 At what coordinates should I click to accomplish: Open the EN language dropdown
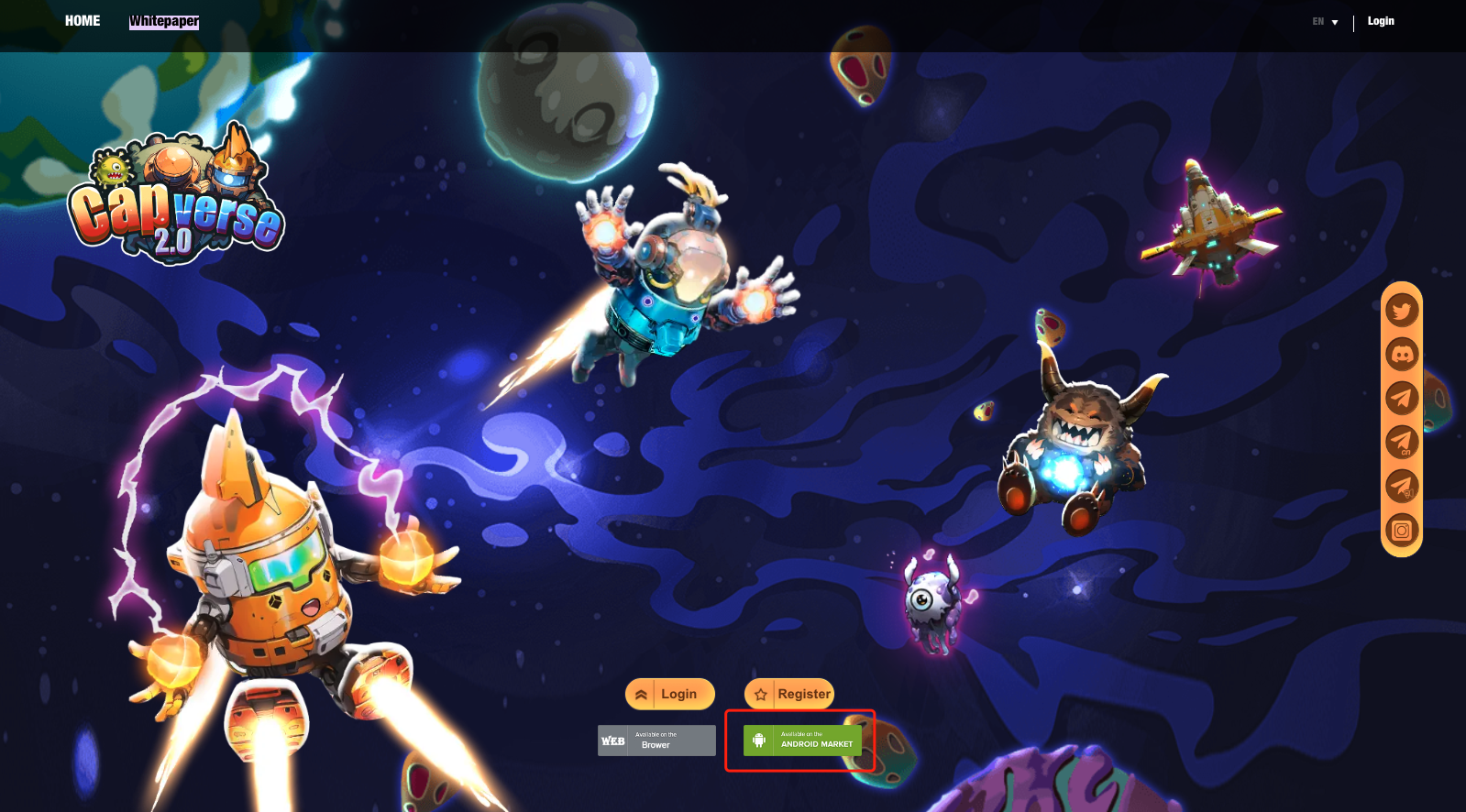pyautogui.click(x=1325, y=22)
